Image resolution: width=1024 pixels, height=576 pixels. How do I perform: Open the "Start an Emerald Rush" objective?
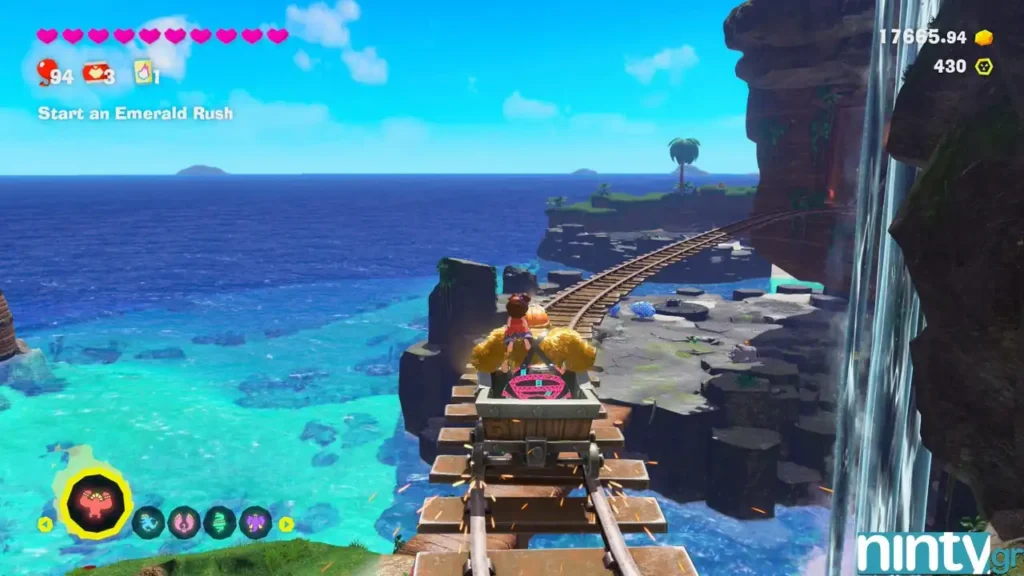pyautogui.click(x=135, y=113)
